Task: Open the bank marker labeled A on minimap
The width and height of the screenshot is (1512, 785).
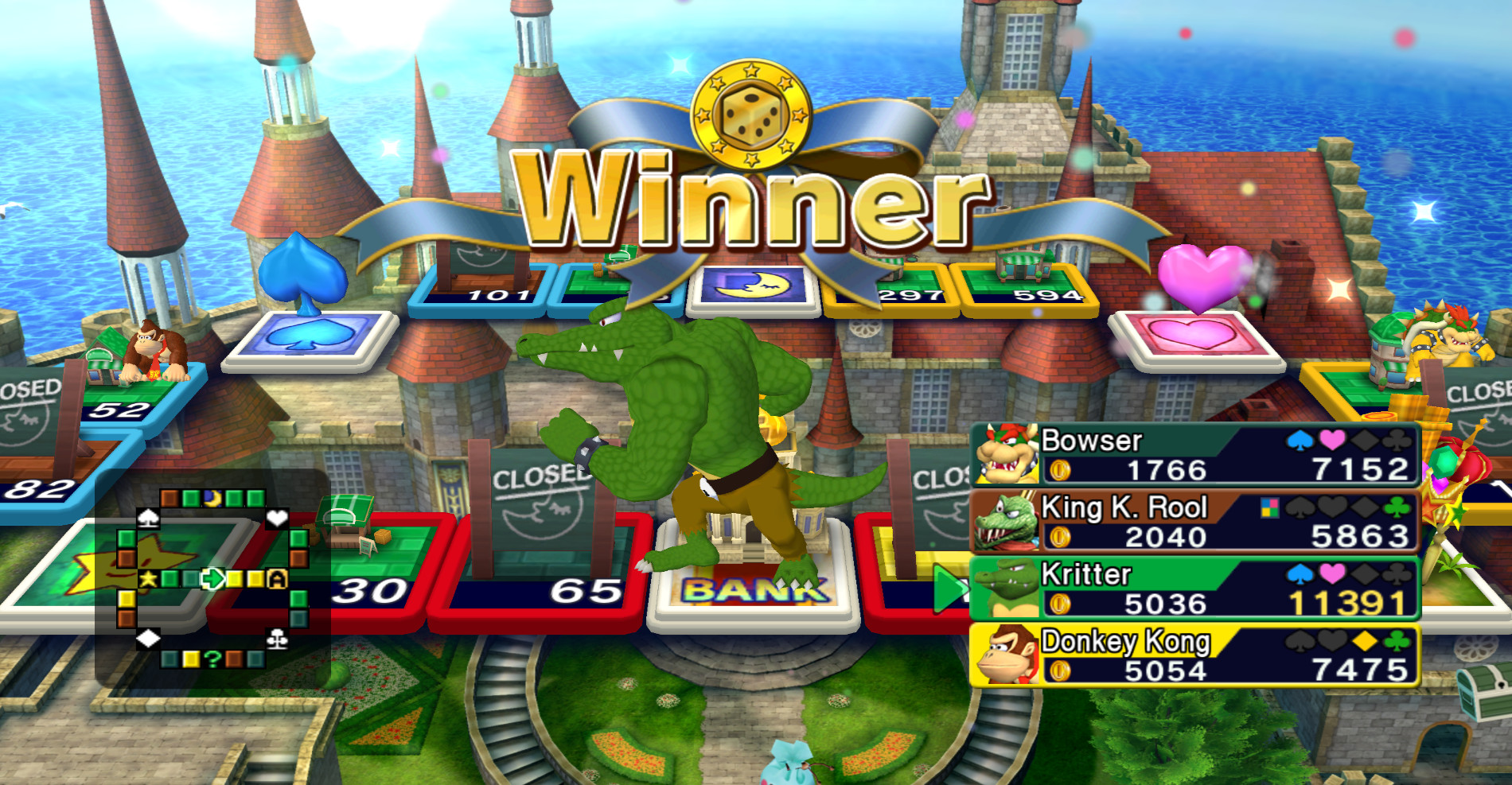Action: 277,578
